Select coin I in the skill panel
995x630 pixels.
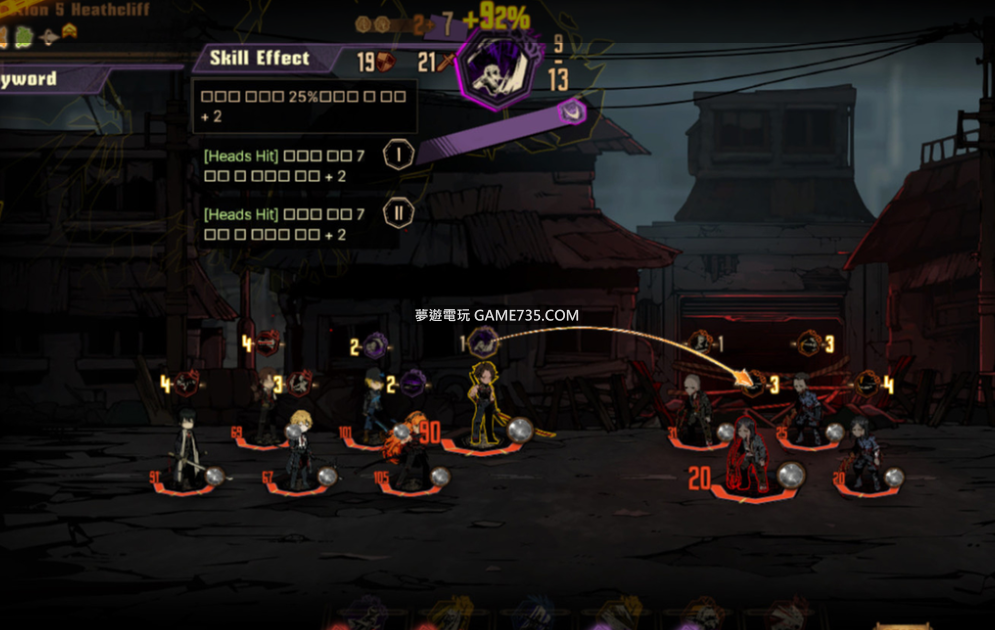(398, 154)
